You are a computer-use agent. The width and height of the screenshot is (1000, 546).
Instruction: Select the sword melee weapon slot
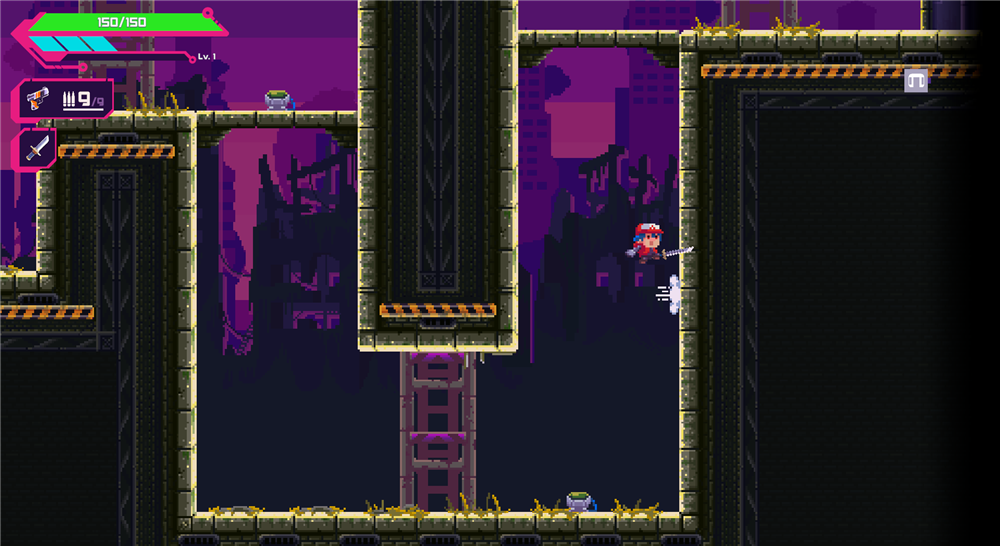(x=37, y=149)
